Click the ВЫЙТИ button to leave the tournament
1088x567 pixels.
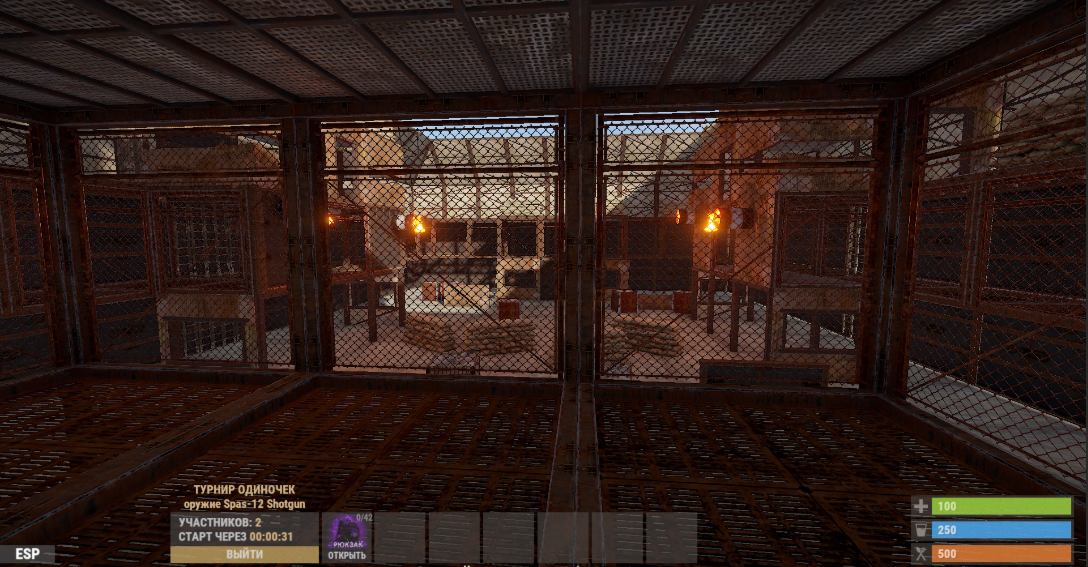coord(244,554)
